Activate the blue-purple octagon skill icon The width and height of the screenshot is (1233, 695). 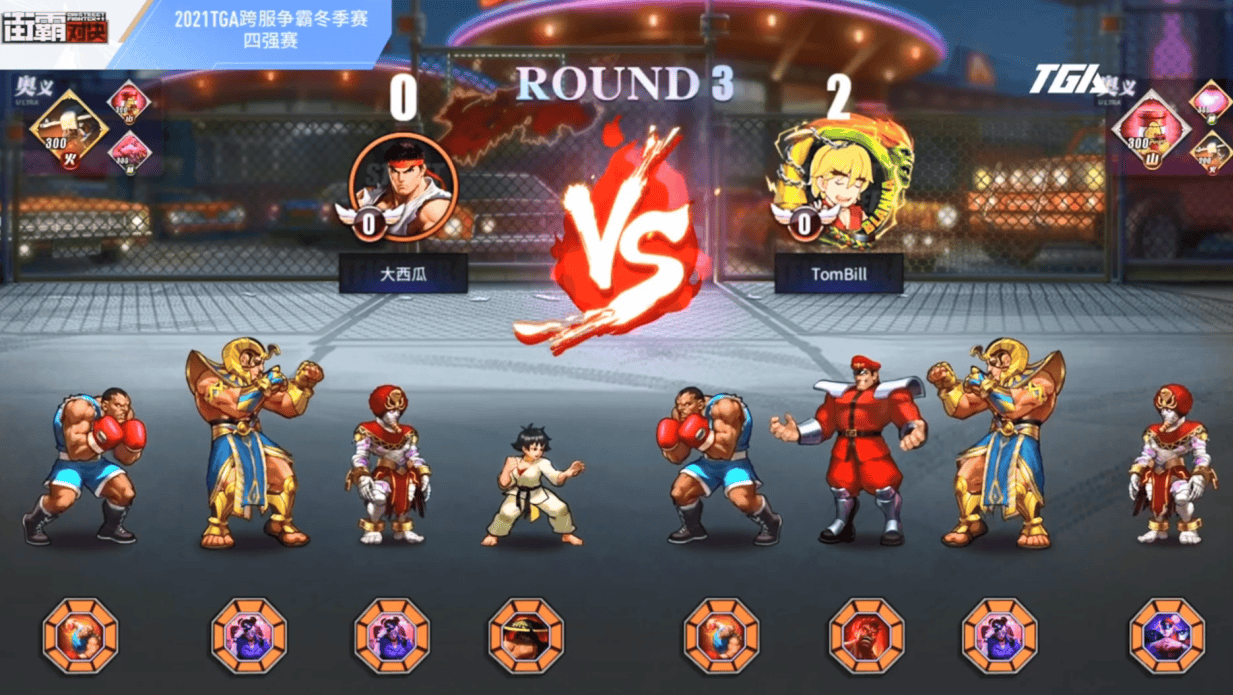pos(1167,635)
